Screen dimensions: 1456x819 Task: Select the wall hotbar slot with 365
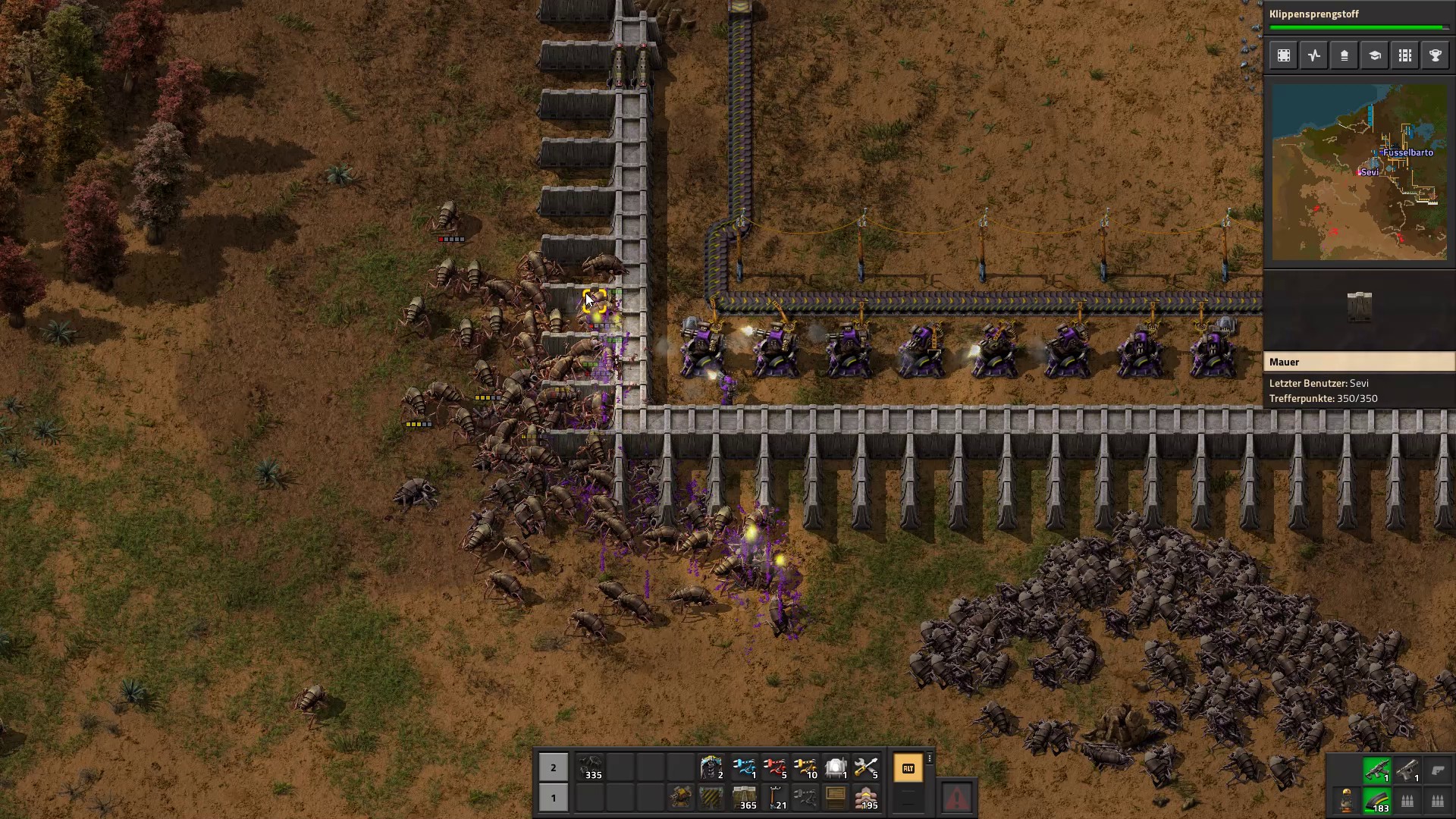coord(743,798)
